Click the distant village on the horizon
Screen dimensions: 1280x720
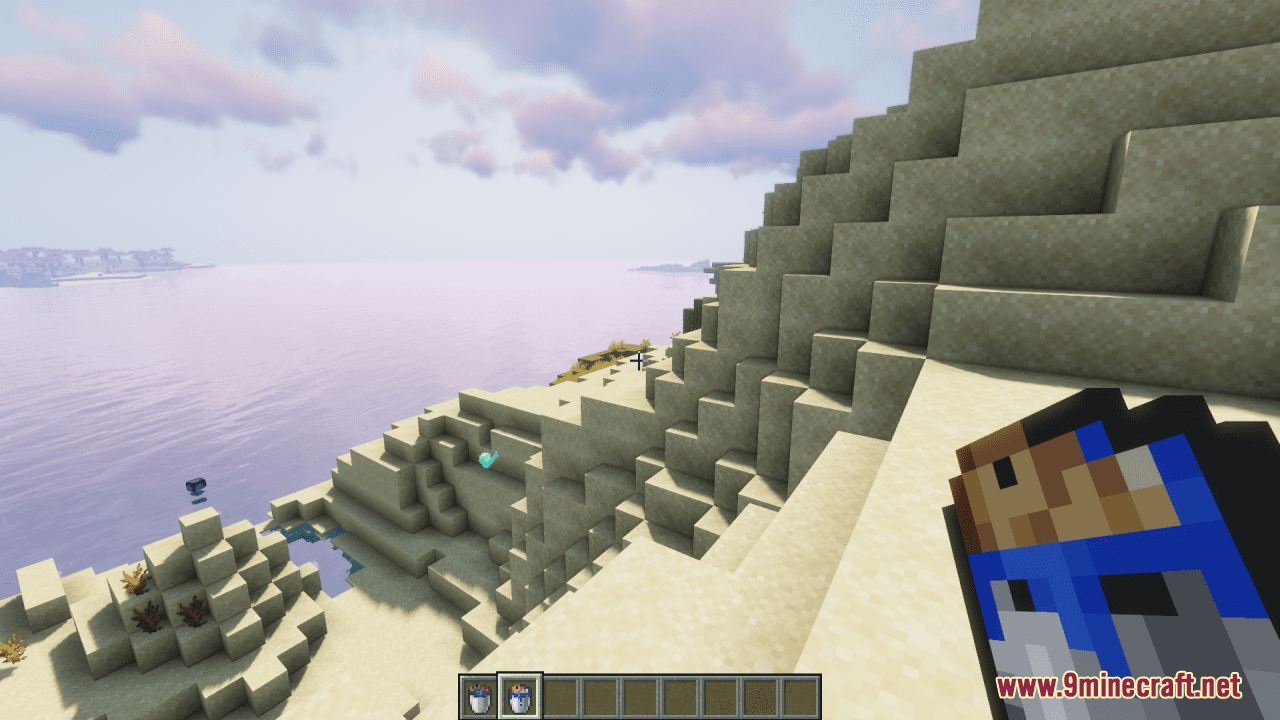[90, 258]
